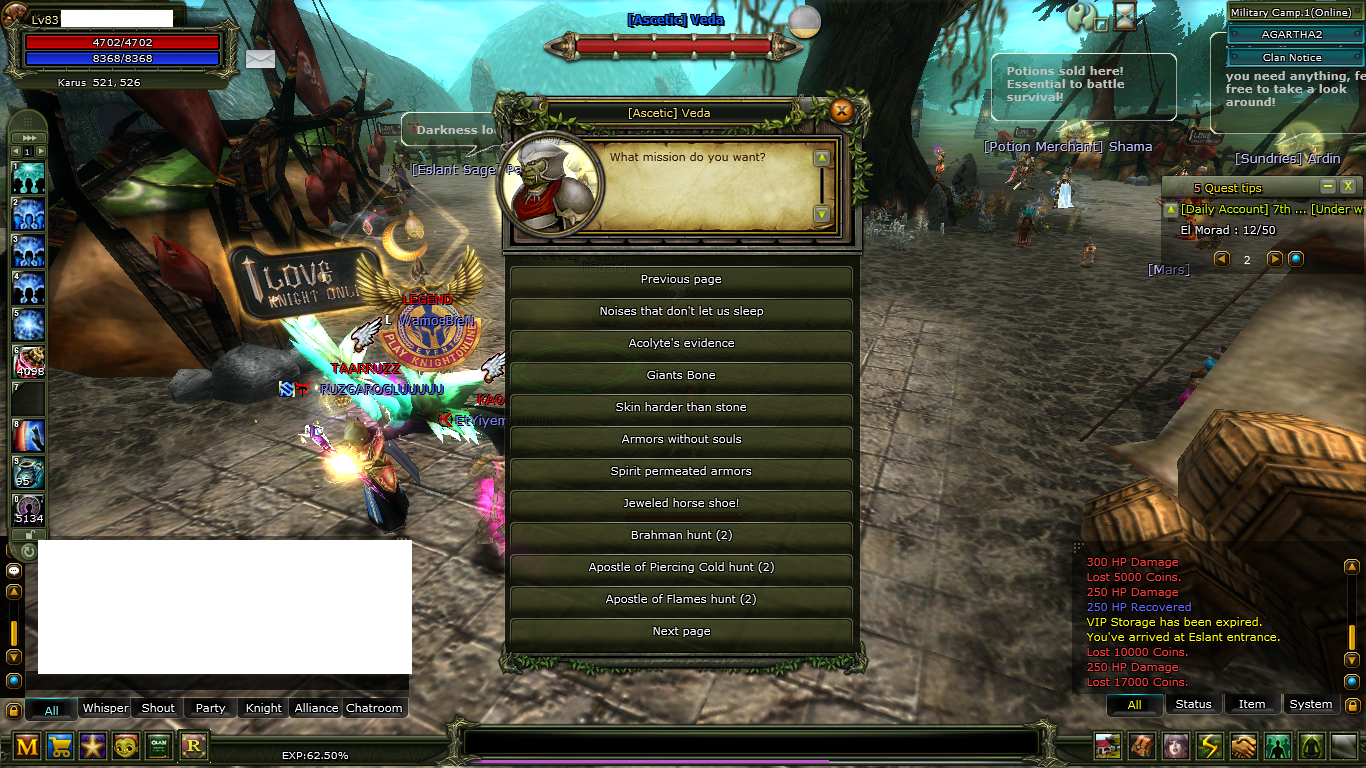Select the lightning skill icon
Screen dimensions: 1366x768
[x=1210, y=746]
